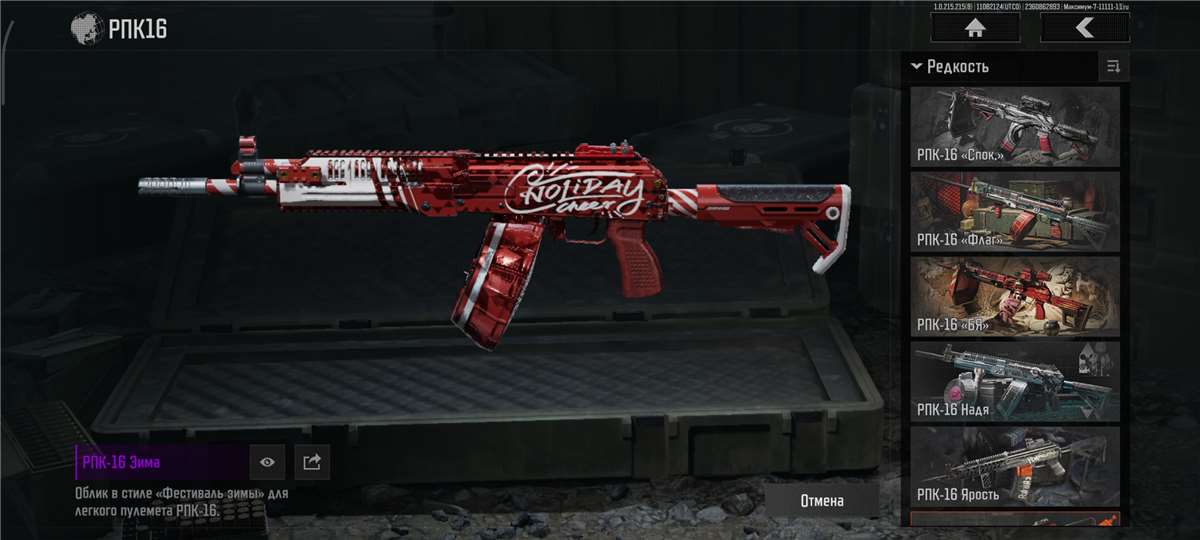
Task: Go to the home screen
Action: pos(974,28)
